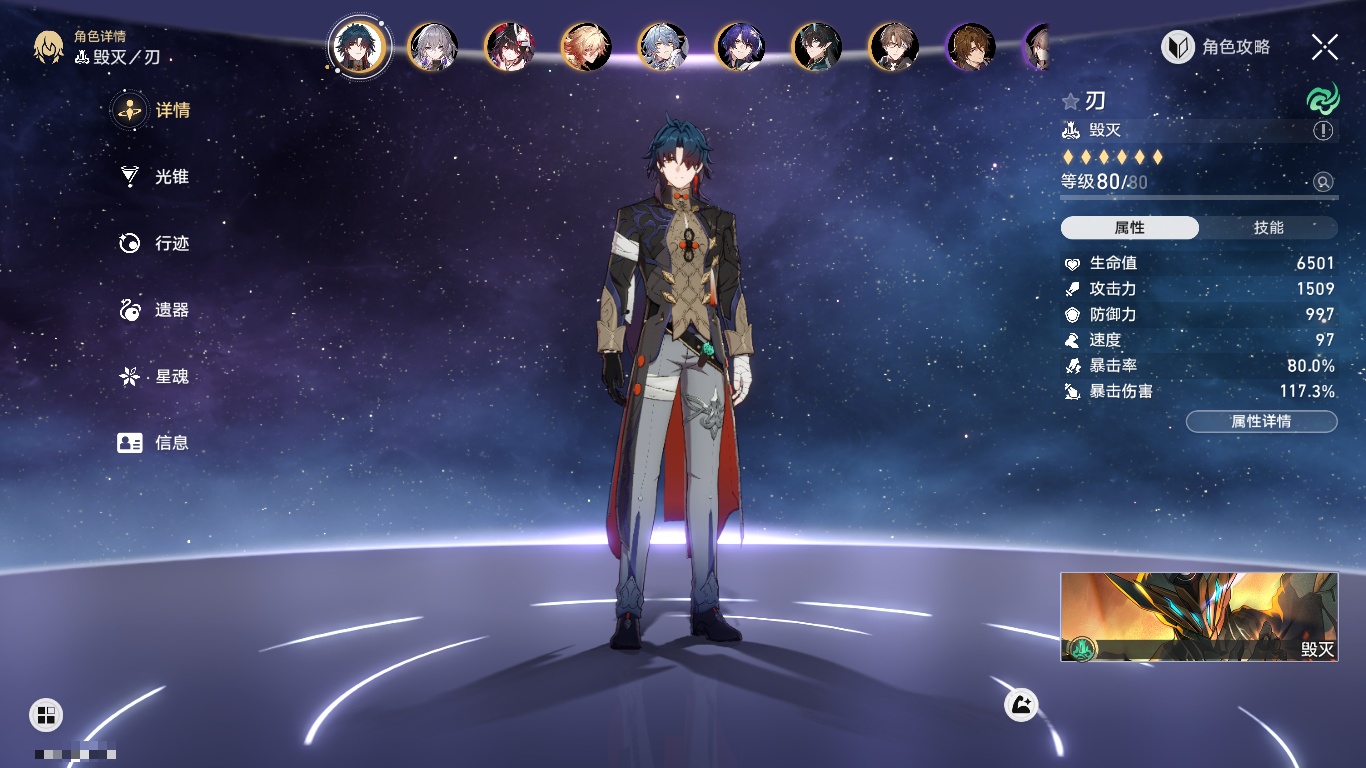Open the 毁灭 banner thumbnail

1199,617
